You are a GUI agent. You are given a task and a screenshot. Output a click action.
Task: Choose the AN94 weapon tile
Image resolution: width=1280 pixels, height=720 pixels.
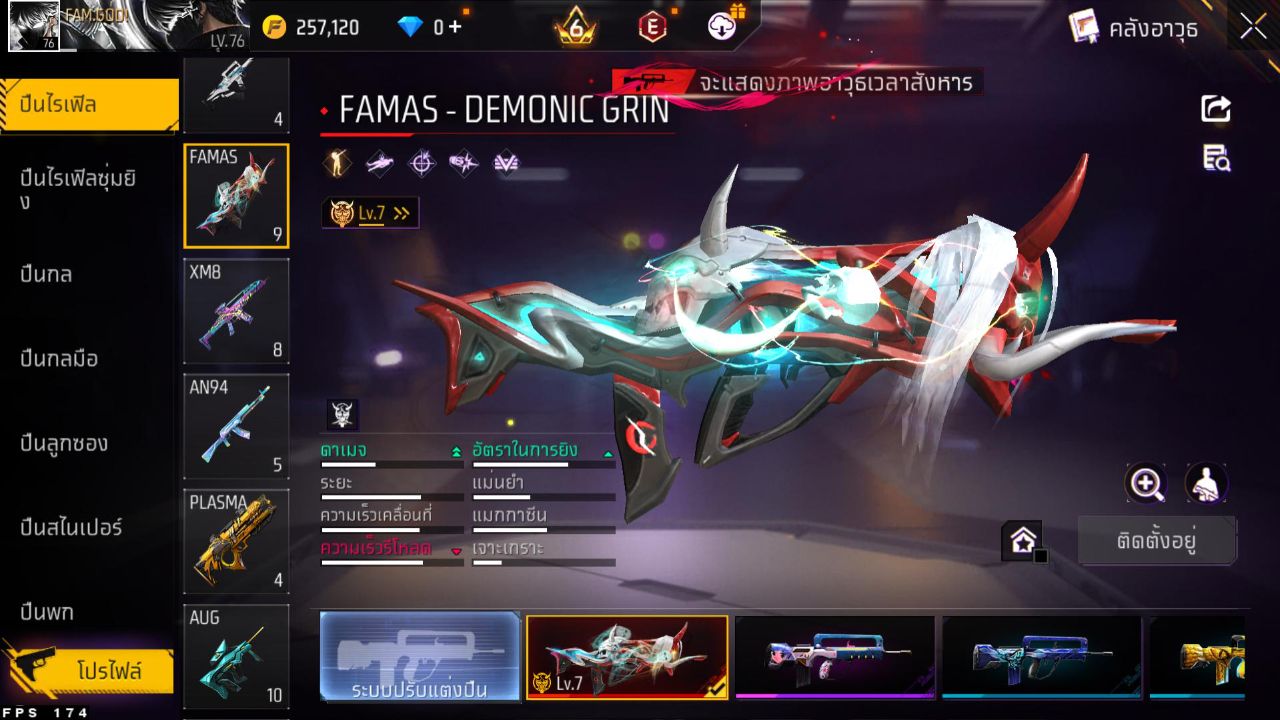(236, 426)
